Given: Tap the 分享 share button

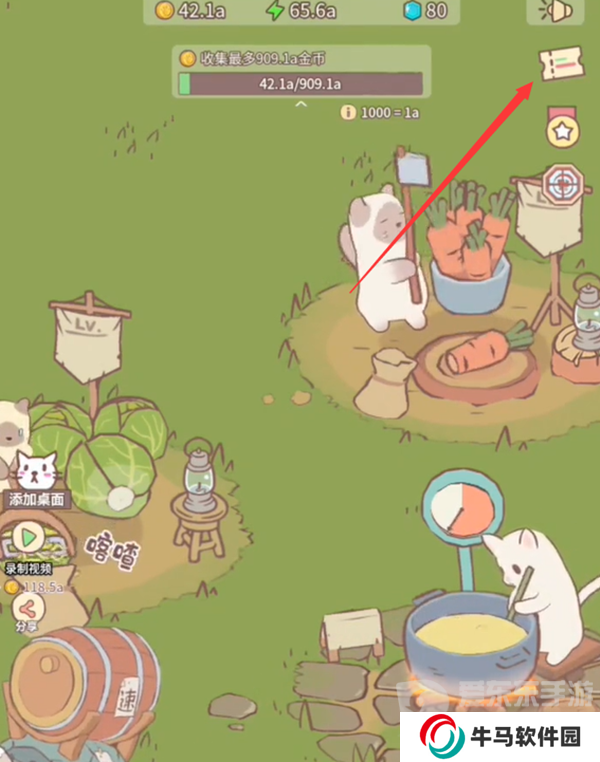Looking at the screenshot, I should tap(27, 607).
